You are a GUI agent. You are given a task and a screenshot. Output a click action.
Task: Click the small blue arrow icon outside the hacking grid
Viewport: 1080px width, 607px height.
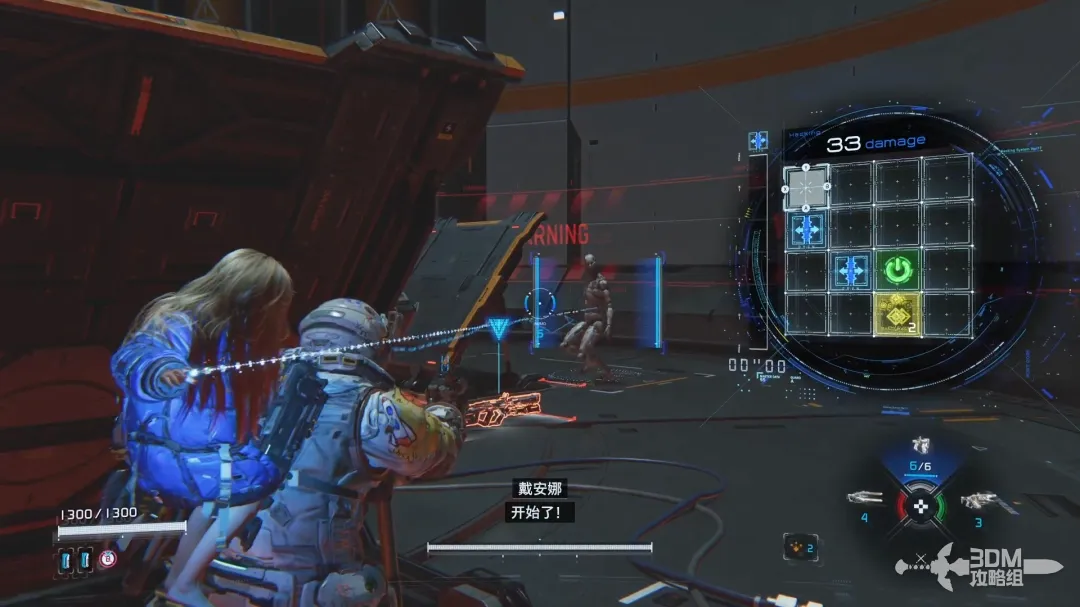[x=758, y=141]
